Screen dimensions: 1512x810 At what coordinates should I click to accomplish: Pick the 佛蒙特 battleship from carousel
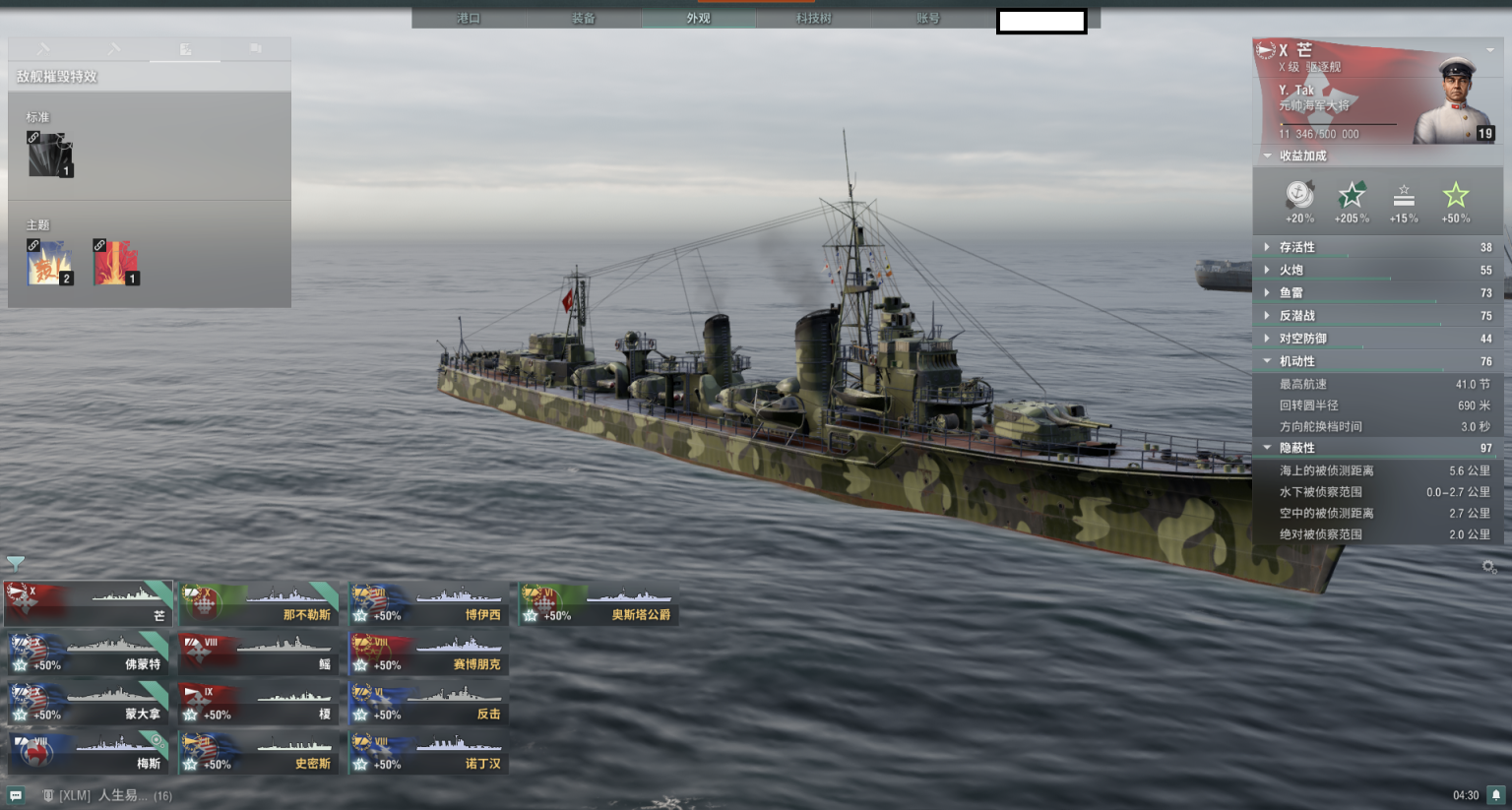click(89, 653)
